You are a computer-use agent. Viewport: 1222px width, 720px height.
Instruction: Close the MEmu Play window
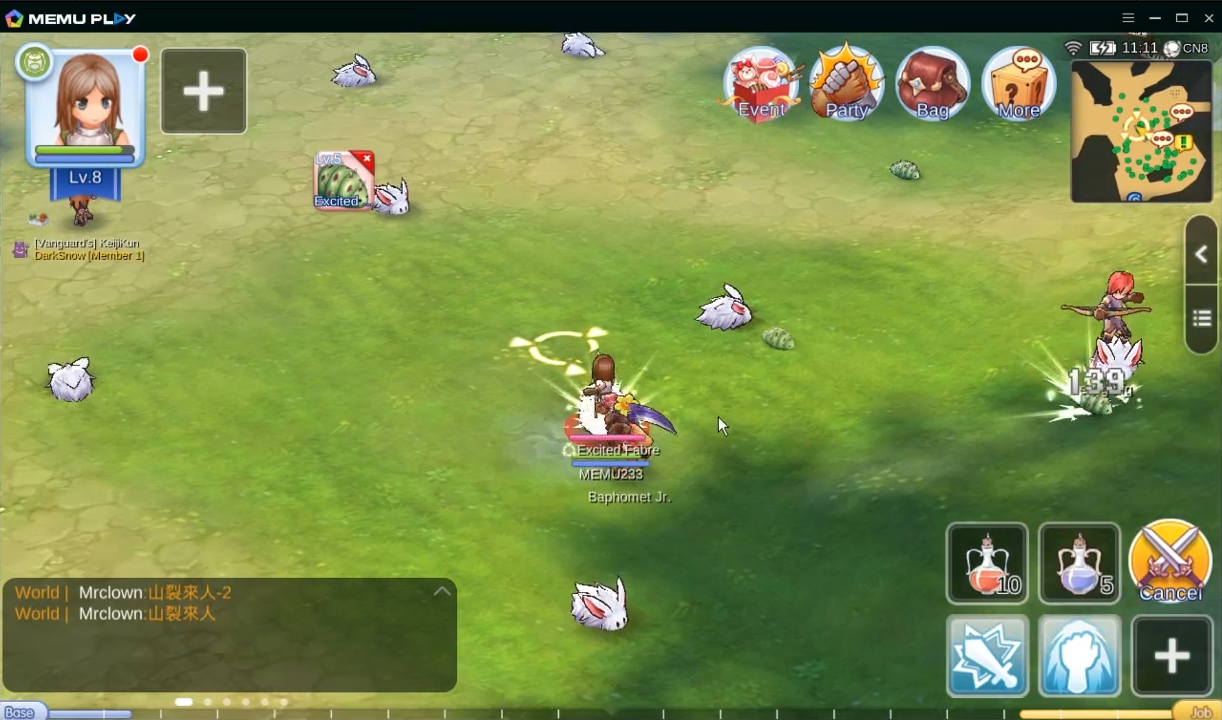coord(1207,18)
